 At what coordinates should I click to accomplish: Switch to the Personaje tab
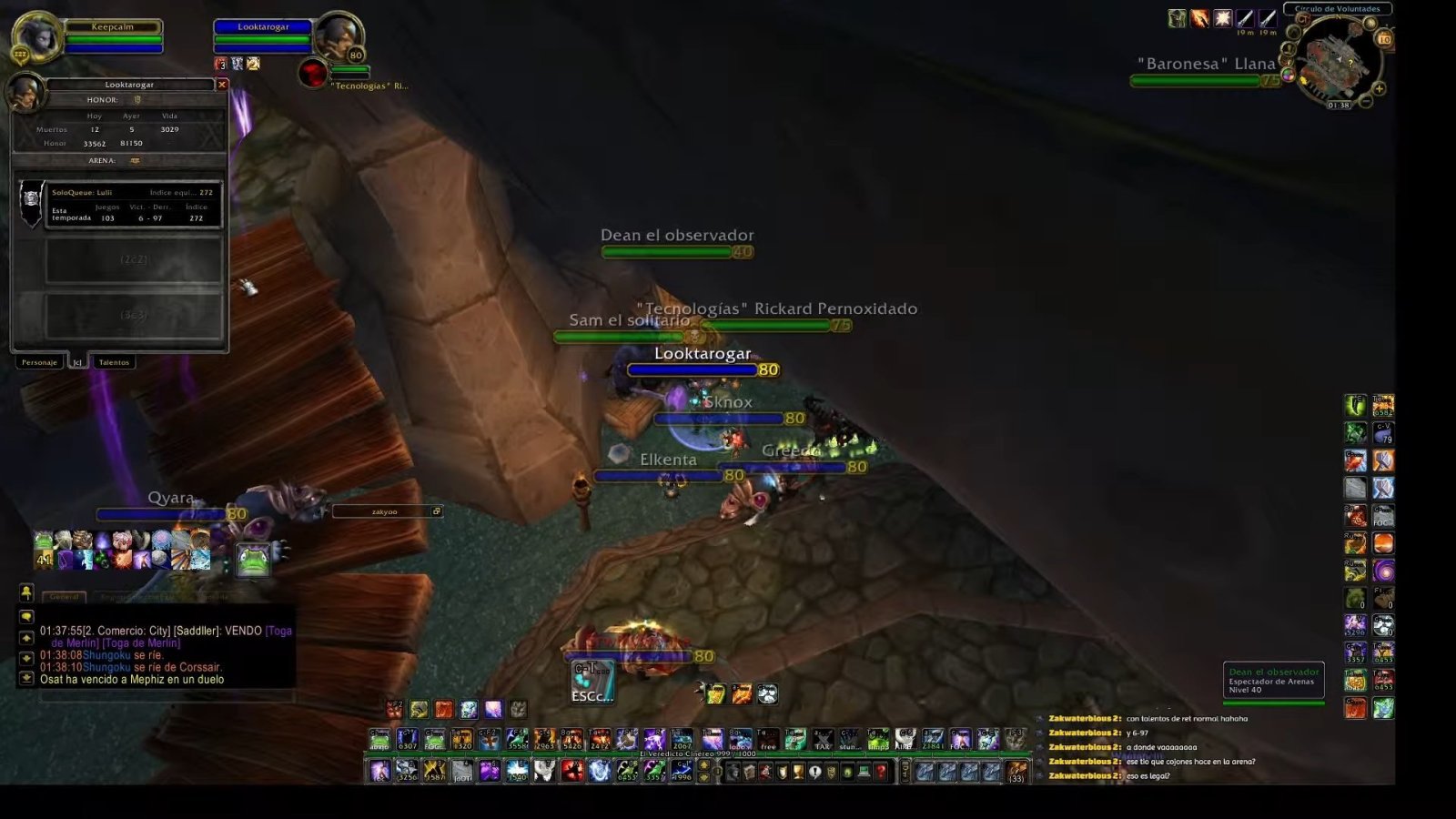[x=38, y=361]
